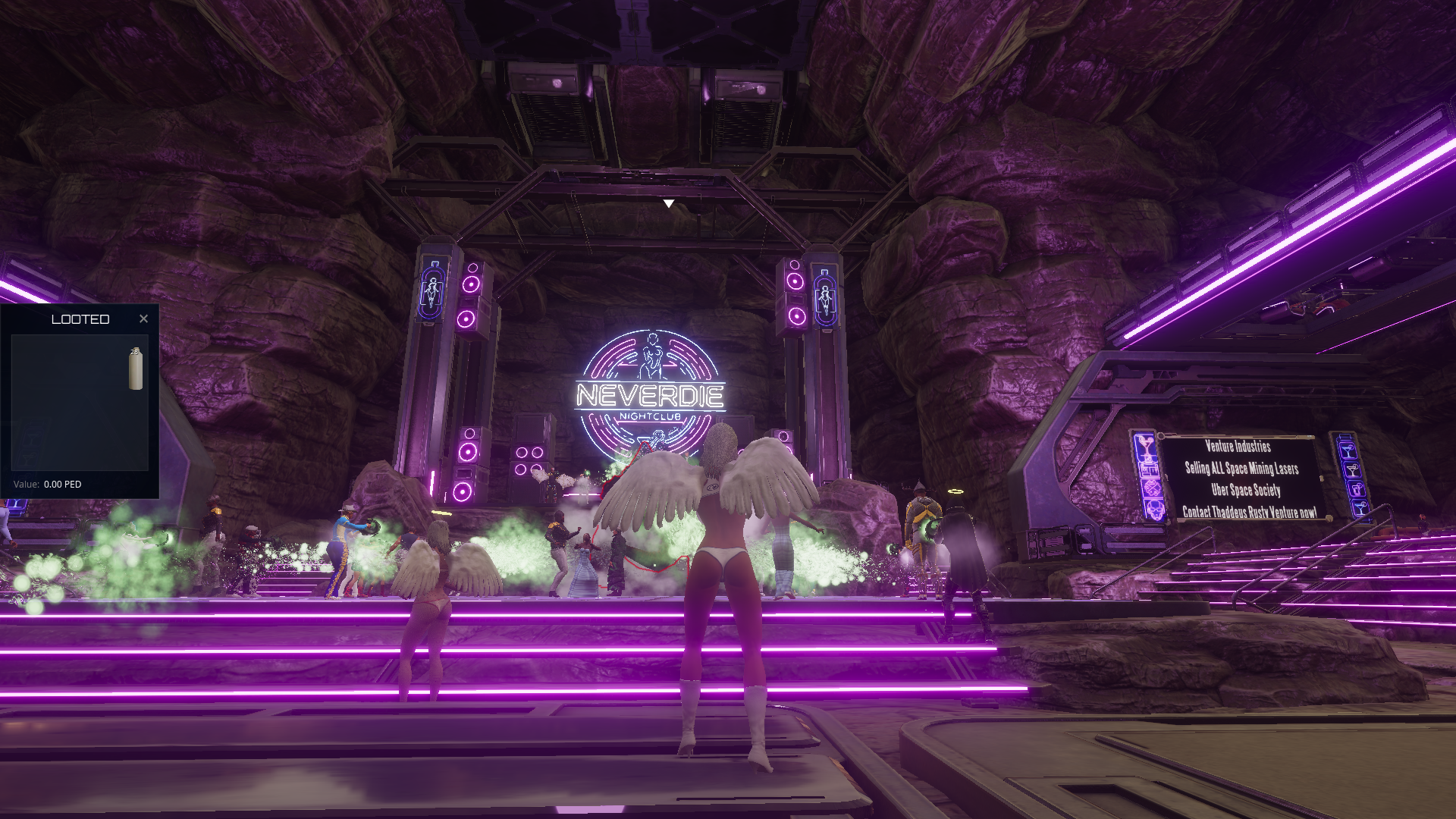Click the NEVERDIE NIGHTCLUB neon sign
Viewport: 1456px width, 819px height.
[651, 396]
